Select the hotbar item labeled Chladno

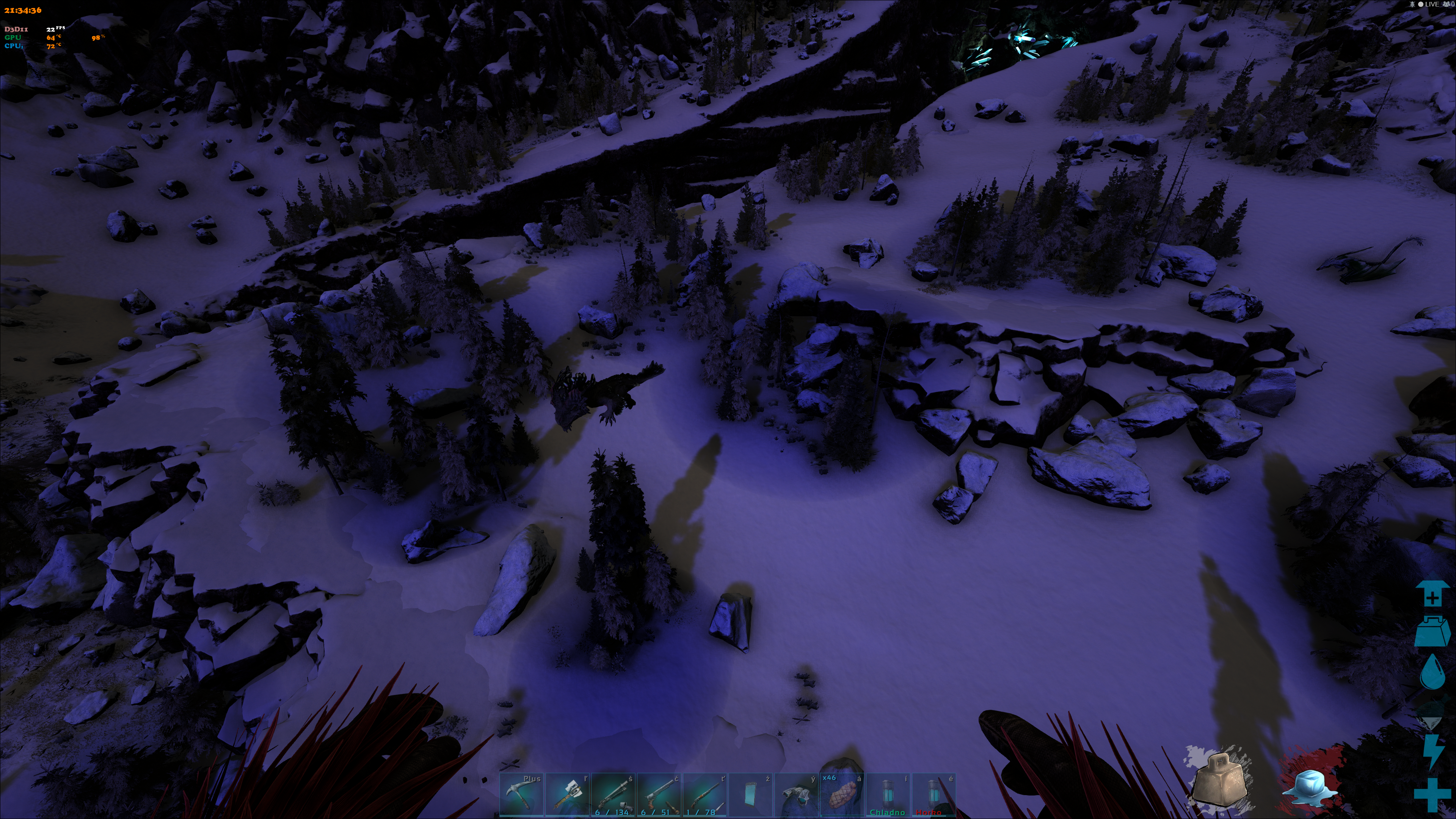(x=888, y=795)
